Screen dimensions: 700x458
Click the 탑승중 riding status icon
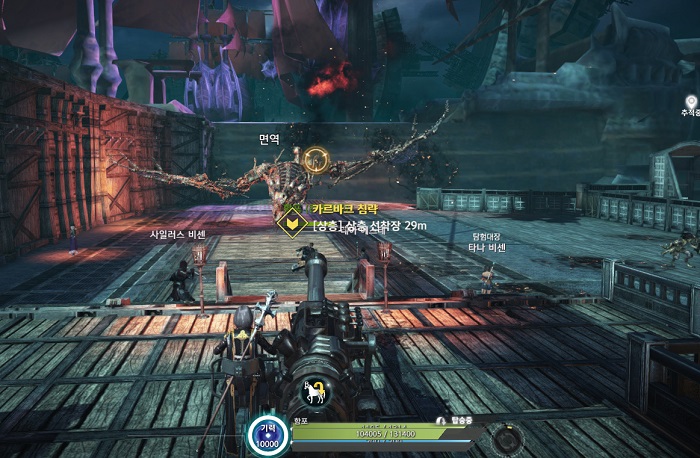click(x=441, y=421)
